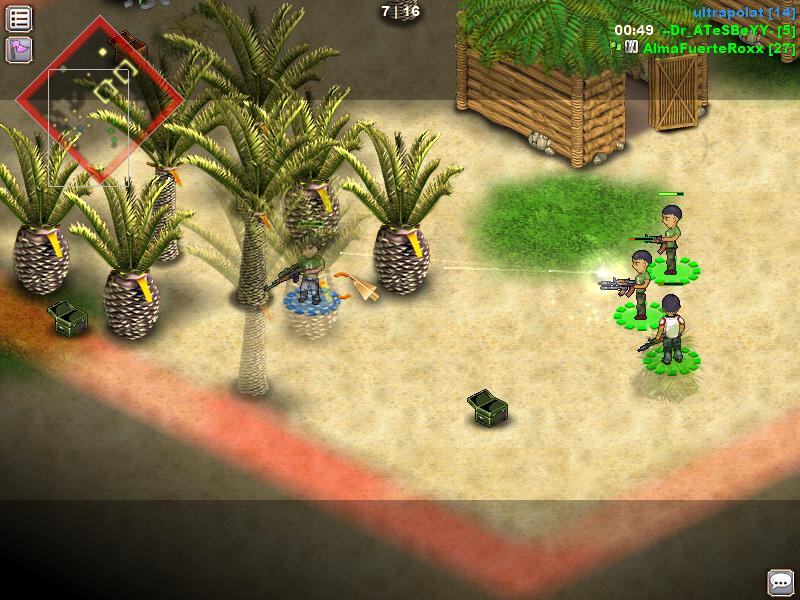Select player ultrapolat in the scoreboard
800x600 pixels.
(743, 12)
